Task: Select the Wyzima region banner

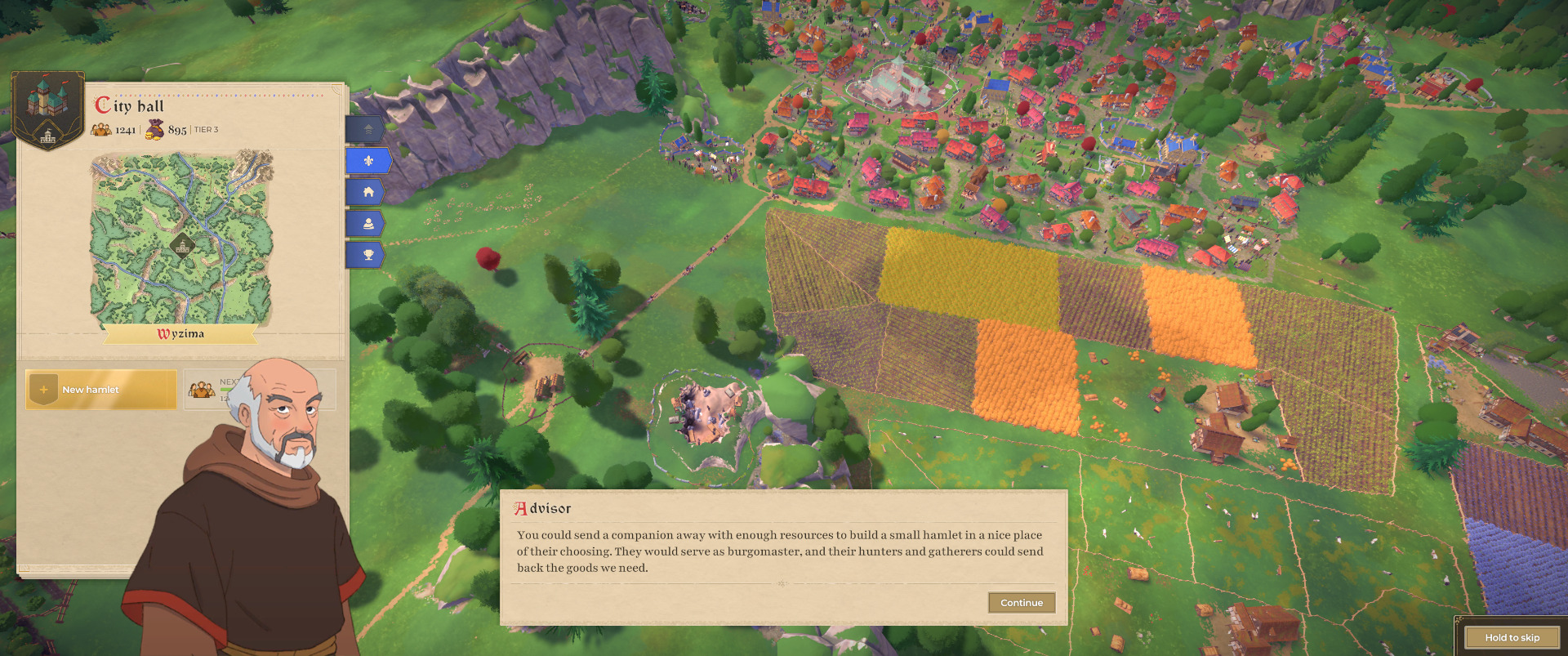Action: point(181,334)
